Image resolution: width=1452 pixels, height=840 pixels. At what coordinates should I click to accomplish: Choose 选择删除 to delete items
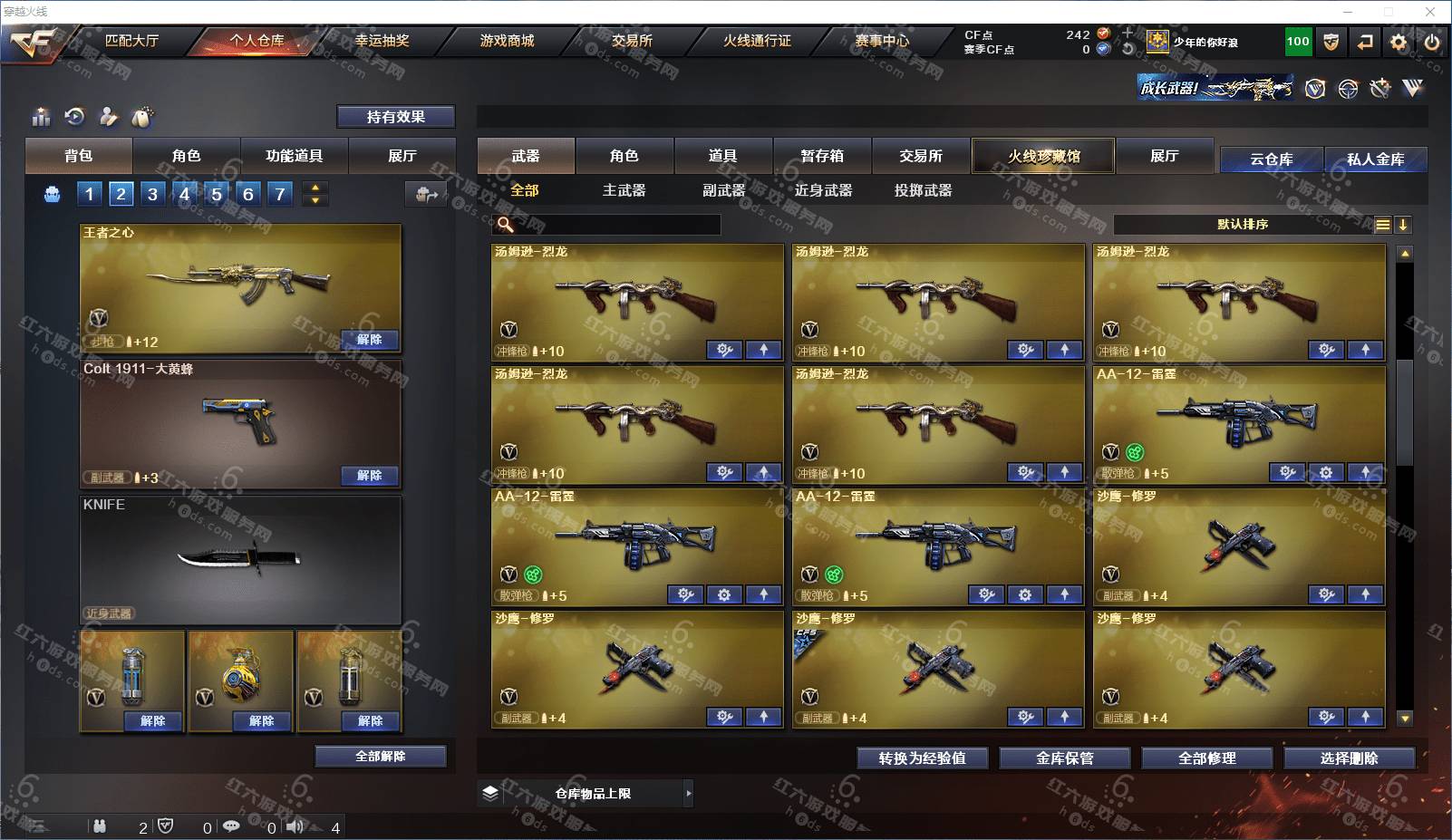[x=1349, y=758]
